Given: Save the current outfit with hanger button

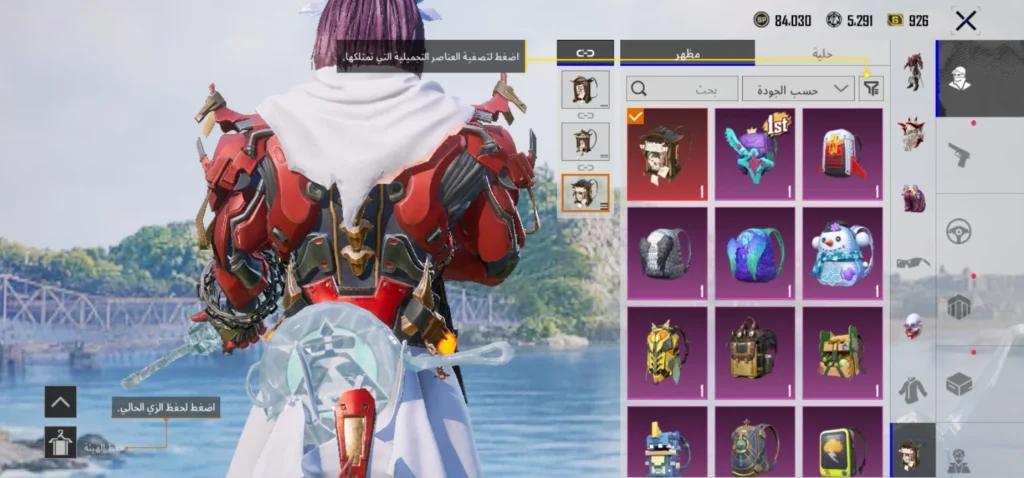Looking at the screenshot, I should [60, 442].
